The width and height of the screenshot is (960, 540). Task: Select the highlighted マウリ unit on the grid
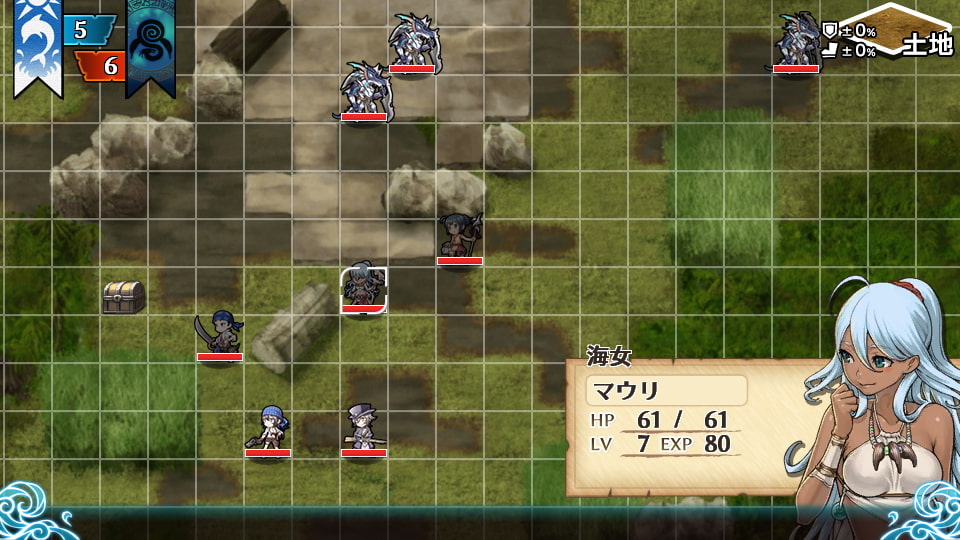pyautogui.click(x=363, y=290)
